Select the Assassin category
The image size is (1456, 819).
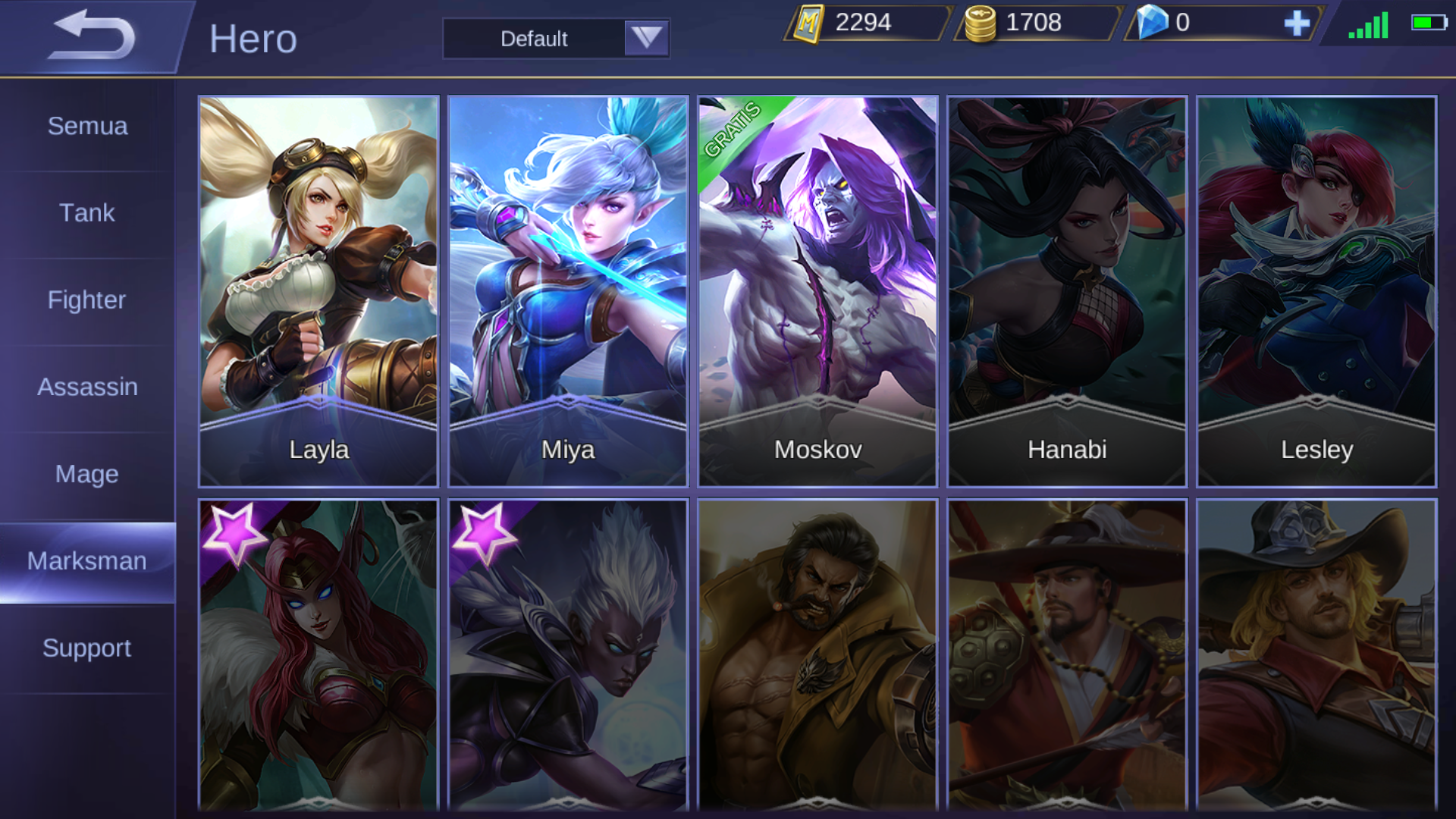[87, 387]
